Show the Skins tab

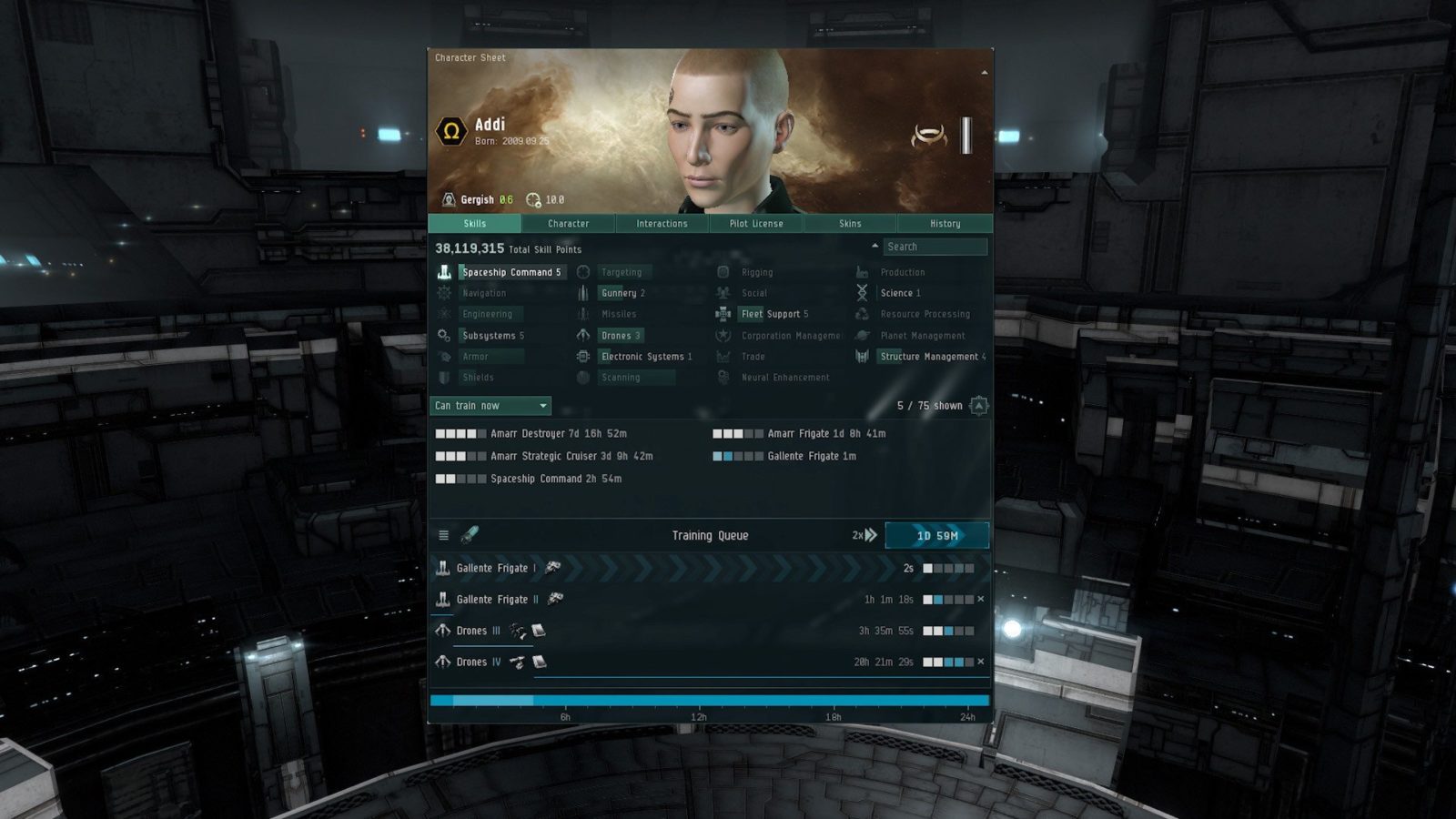(850, 224)
